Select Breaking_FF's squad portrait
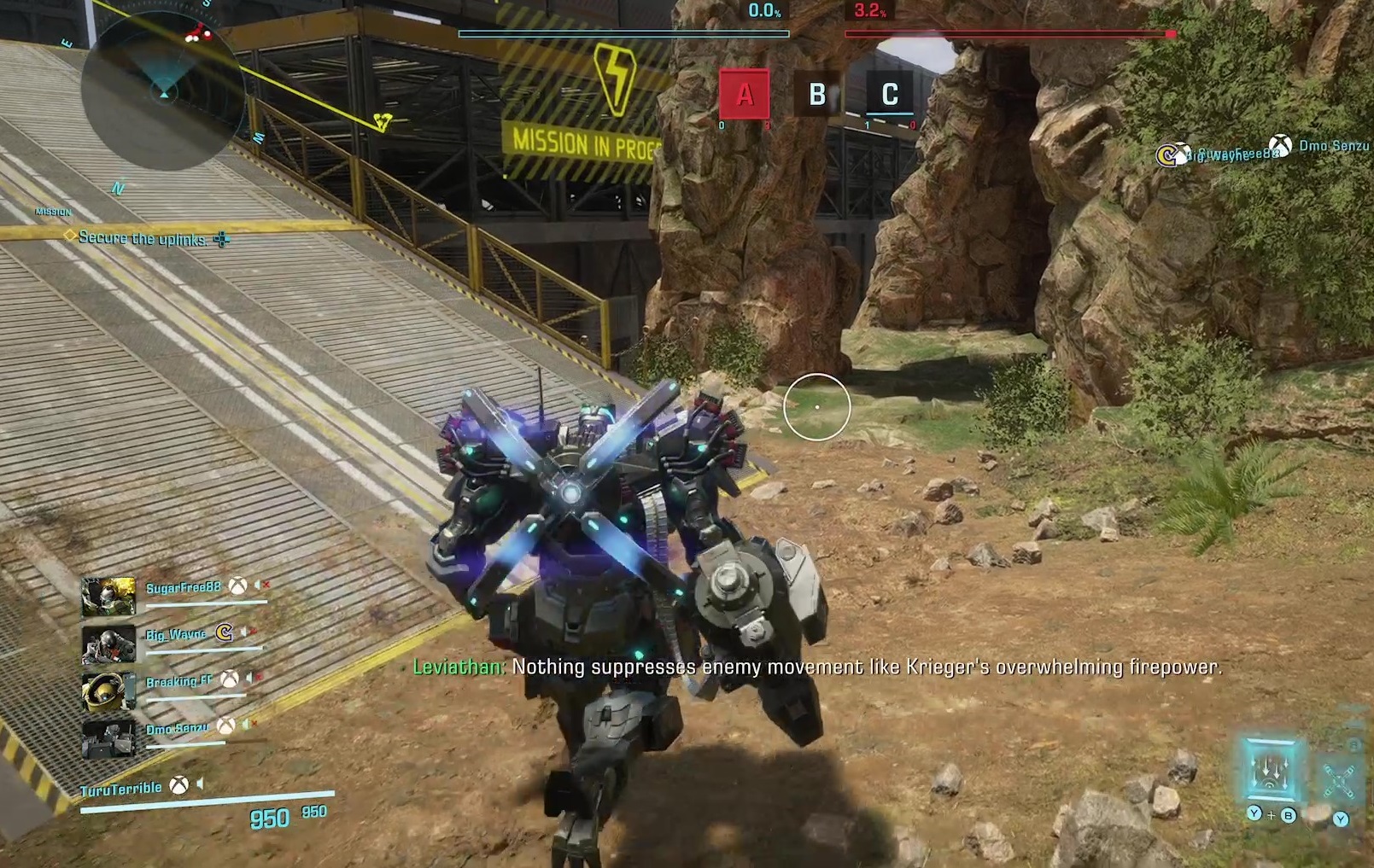The height and width of the screenshot is (868, 1374). pos(108,691)
